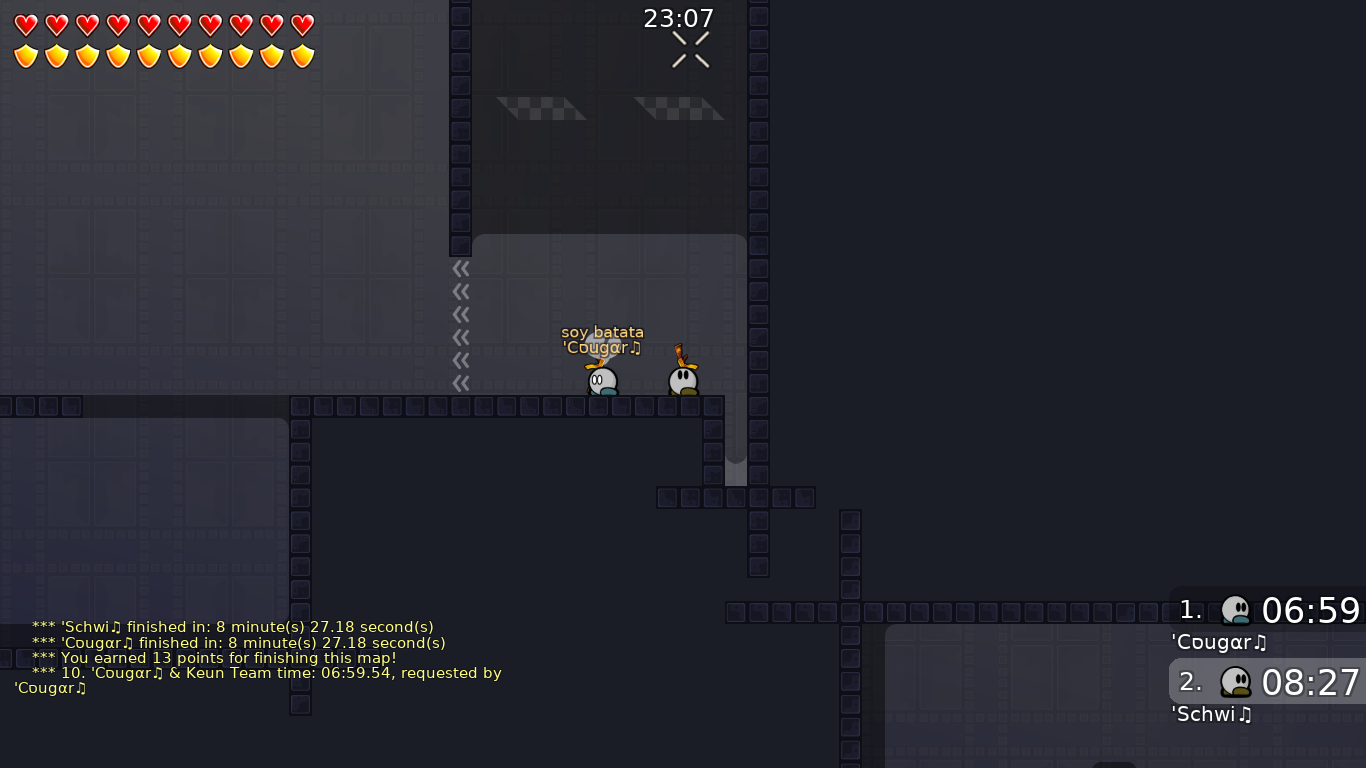Screen dimensions: 1366x768
Task: Click the 'Schwi name under the 08:27 time
Action: tap(1211, 714)
